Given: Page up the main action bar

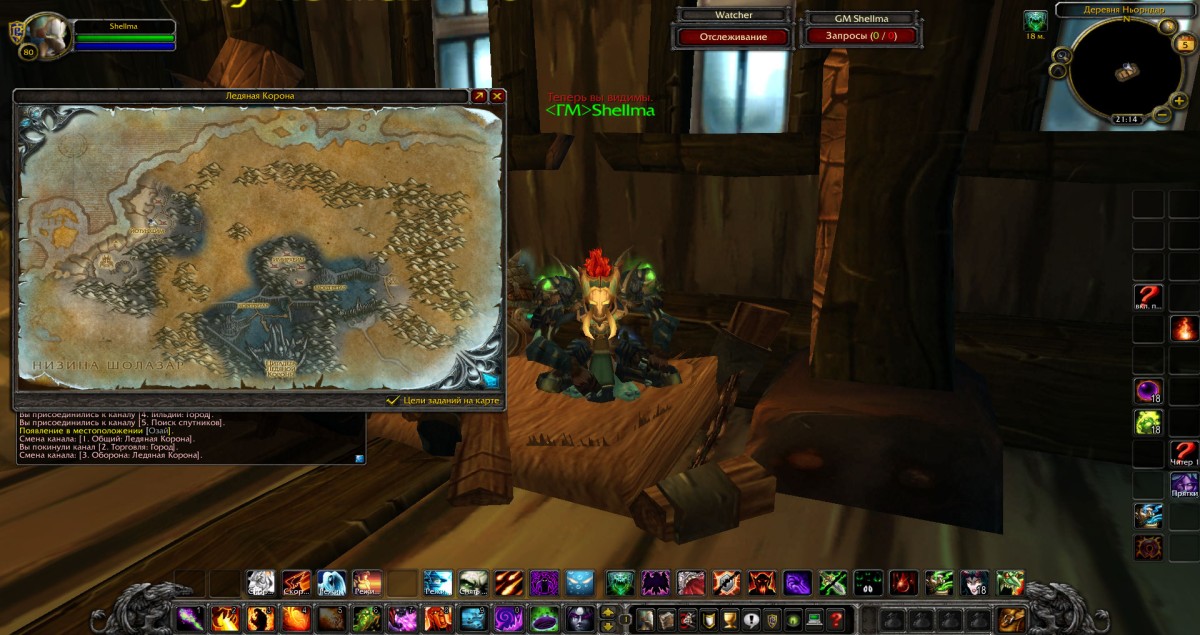Looking at the screenshot, I should [608, 611].
